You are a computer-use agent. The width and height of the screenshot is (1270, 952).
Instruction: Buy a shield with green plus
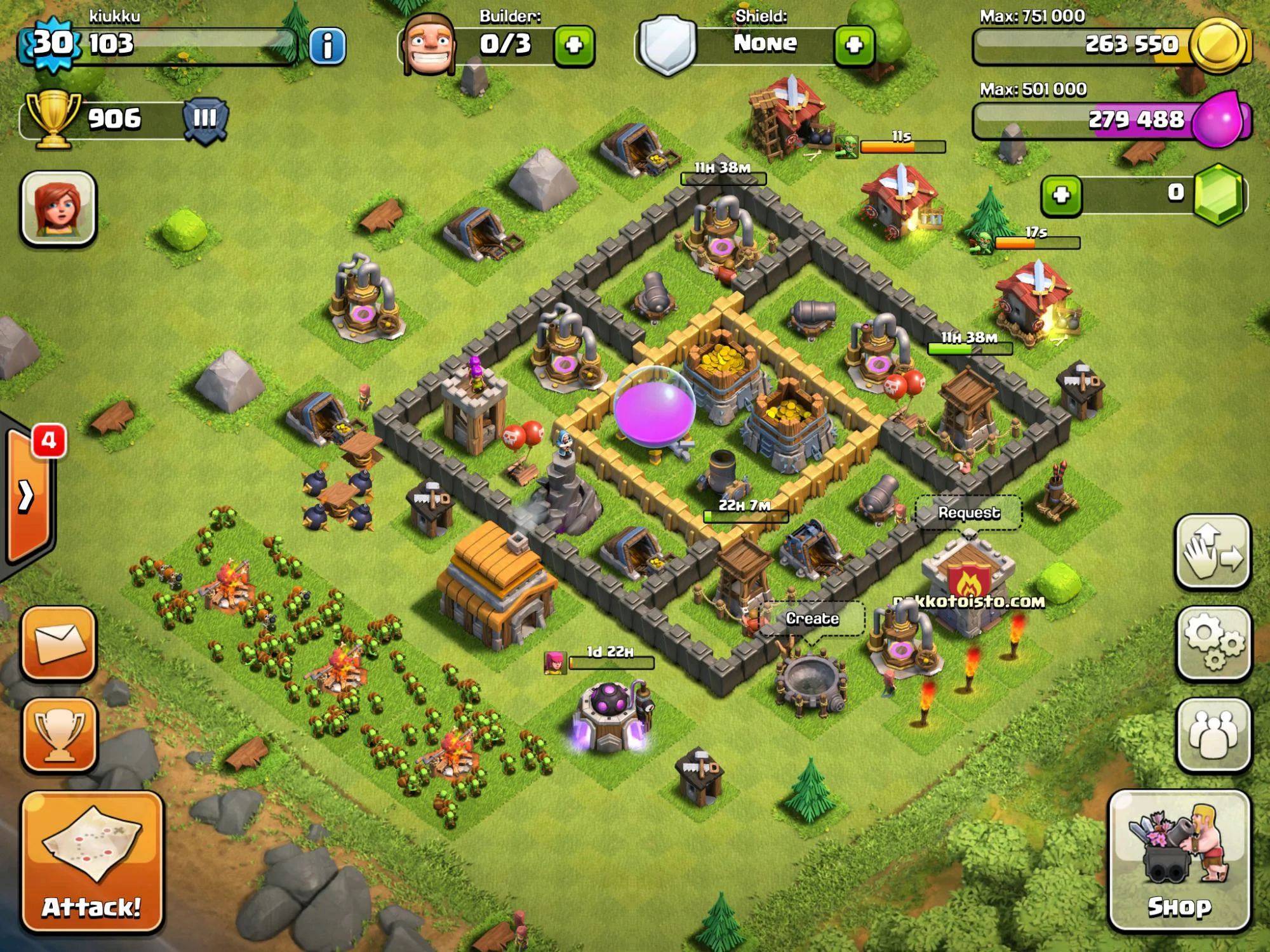854,46
